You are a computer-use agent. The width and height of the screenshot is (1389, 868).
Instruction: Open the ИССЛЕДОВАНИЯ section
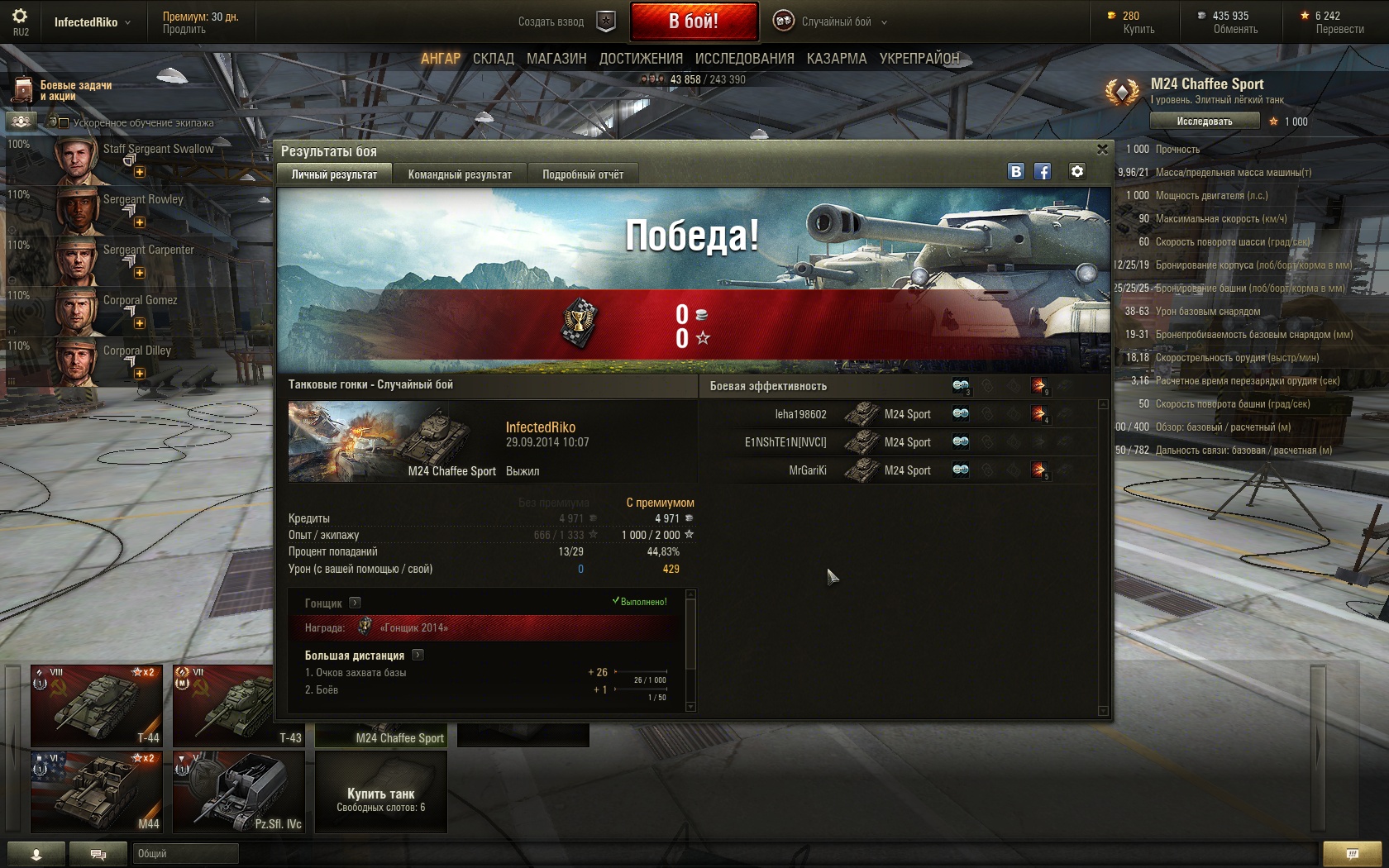pyautogui.click(x=744, y=59)
